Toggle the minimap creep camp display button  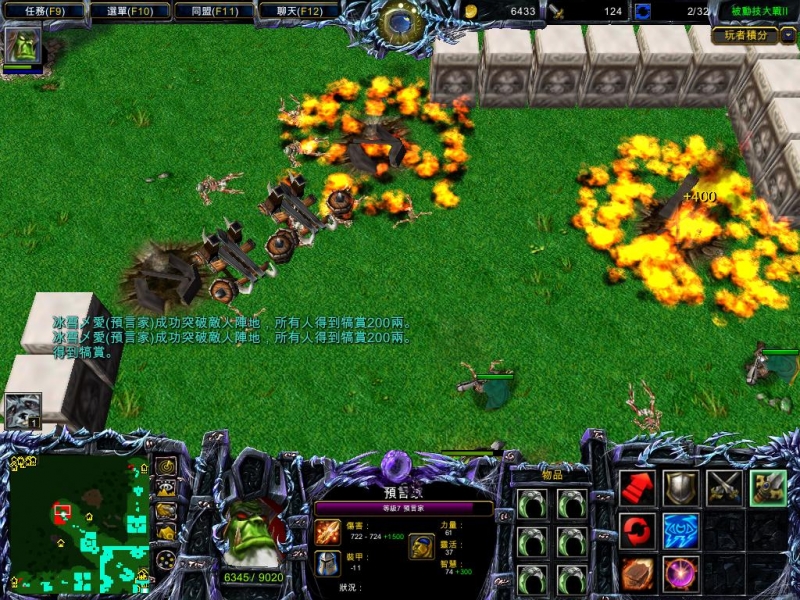pos(165,532)
